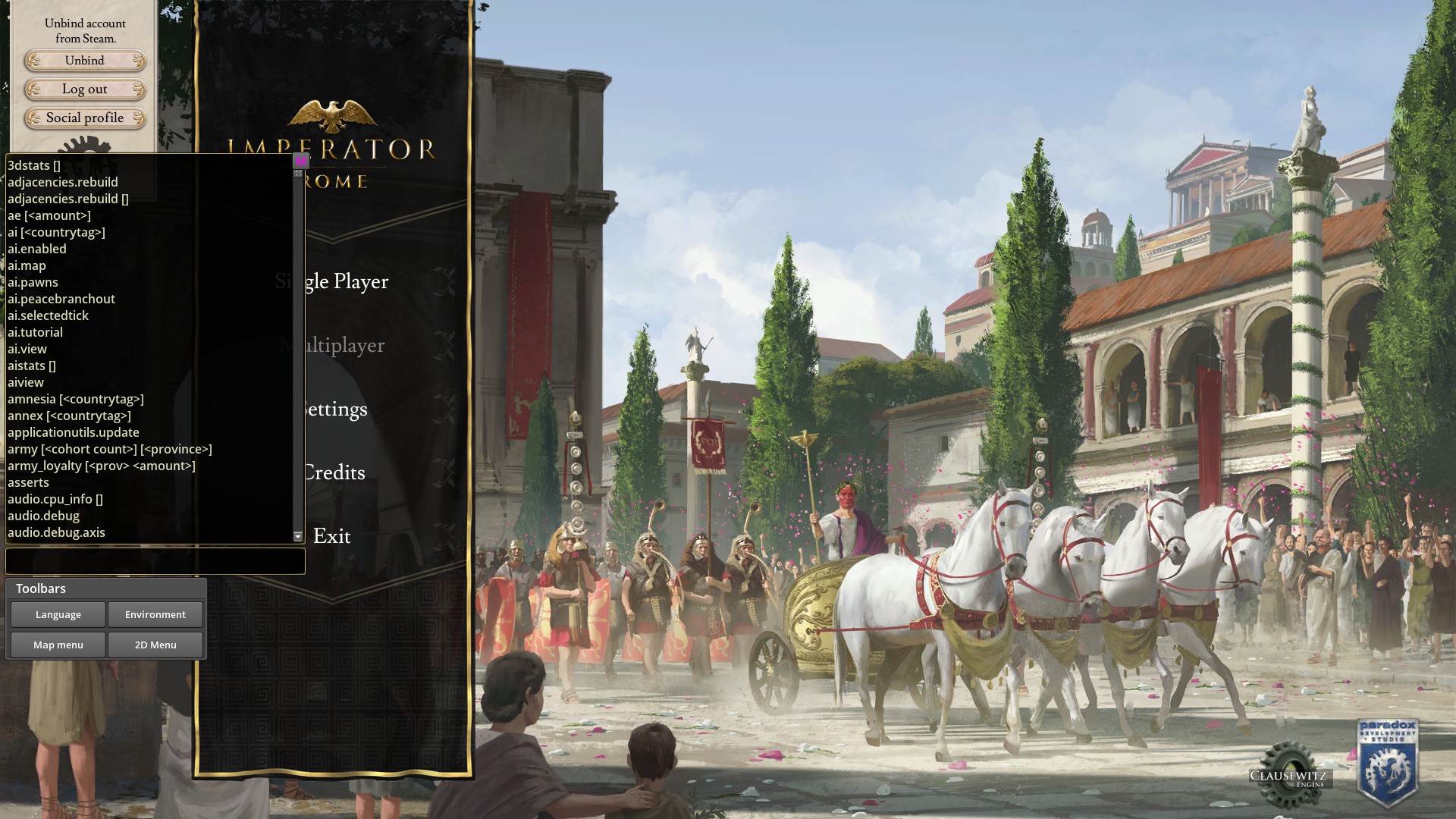Open the Map menu toolbar

58,645
